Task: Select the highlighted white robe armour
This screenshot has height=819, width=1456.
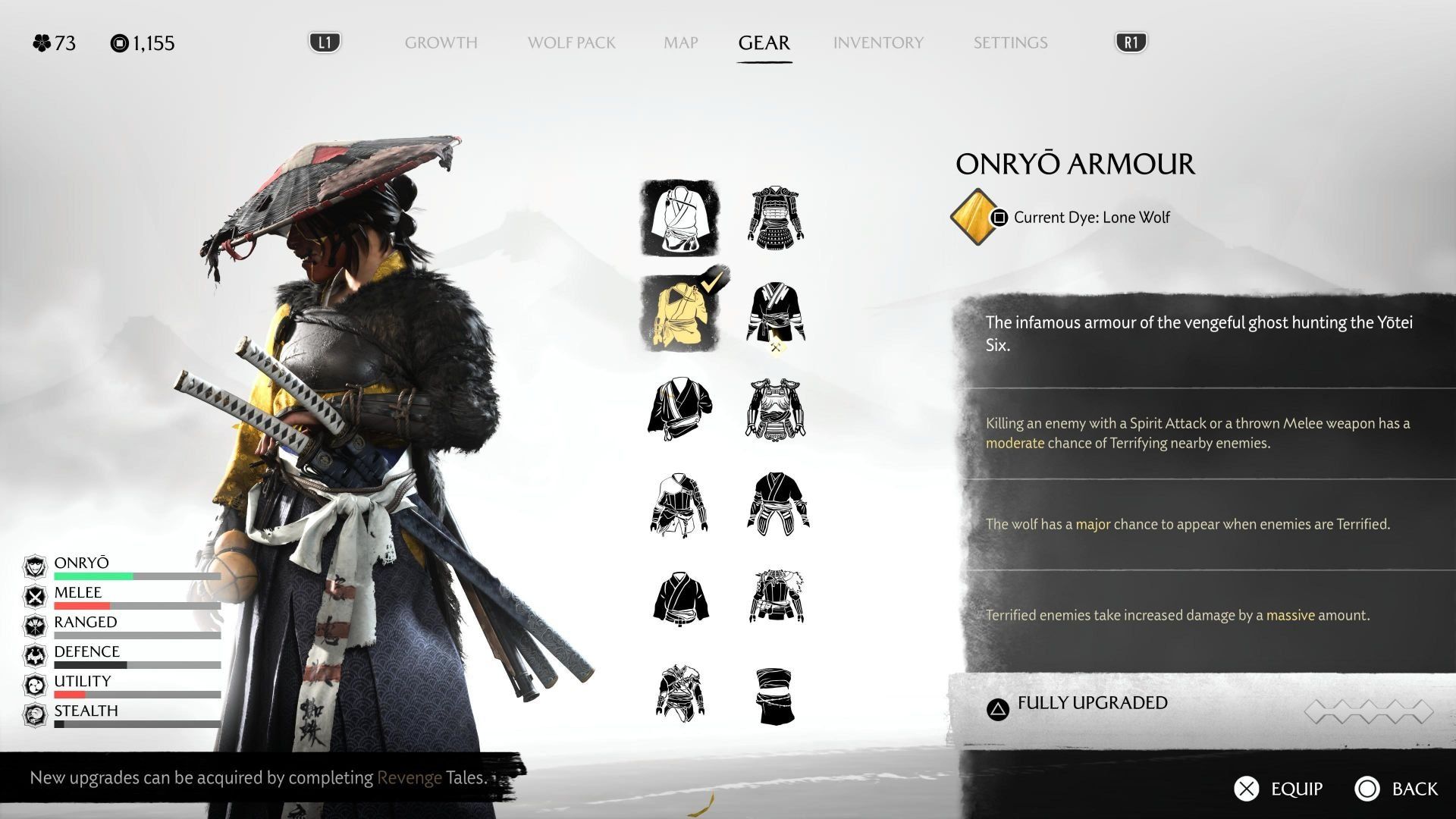Action: pyautogui.click(x=679, y=218)
